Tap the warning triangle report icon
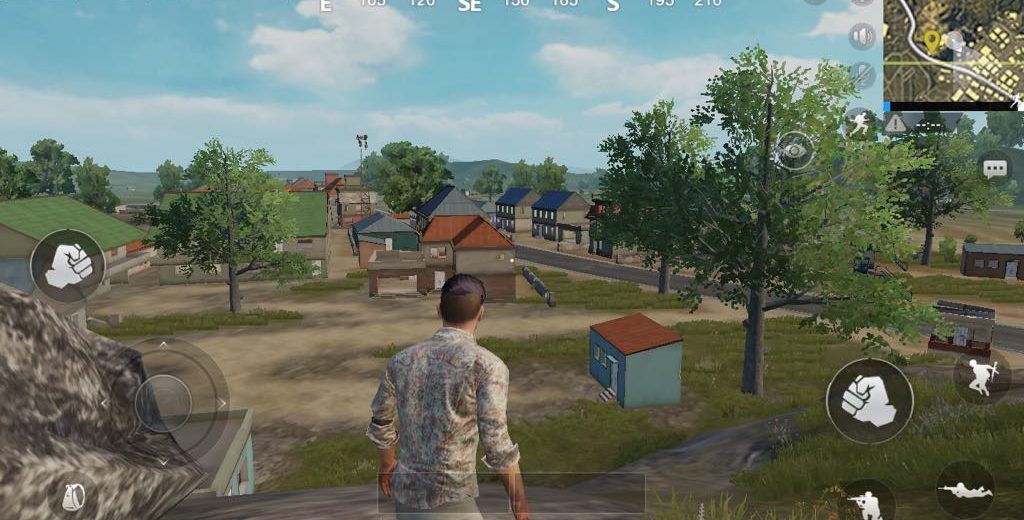1024x520 pixels. pyautogui.click(x=895, y=123)
